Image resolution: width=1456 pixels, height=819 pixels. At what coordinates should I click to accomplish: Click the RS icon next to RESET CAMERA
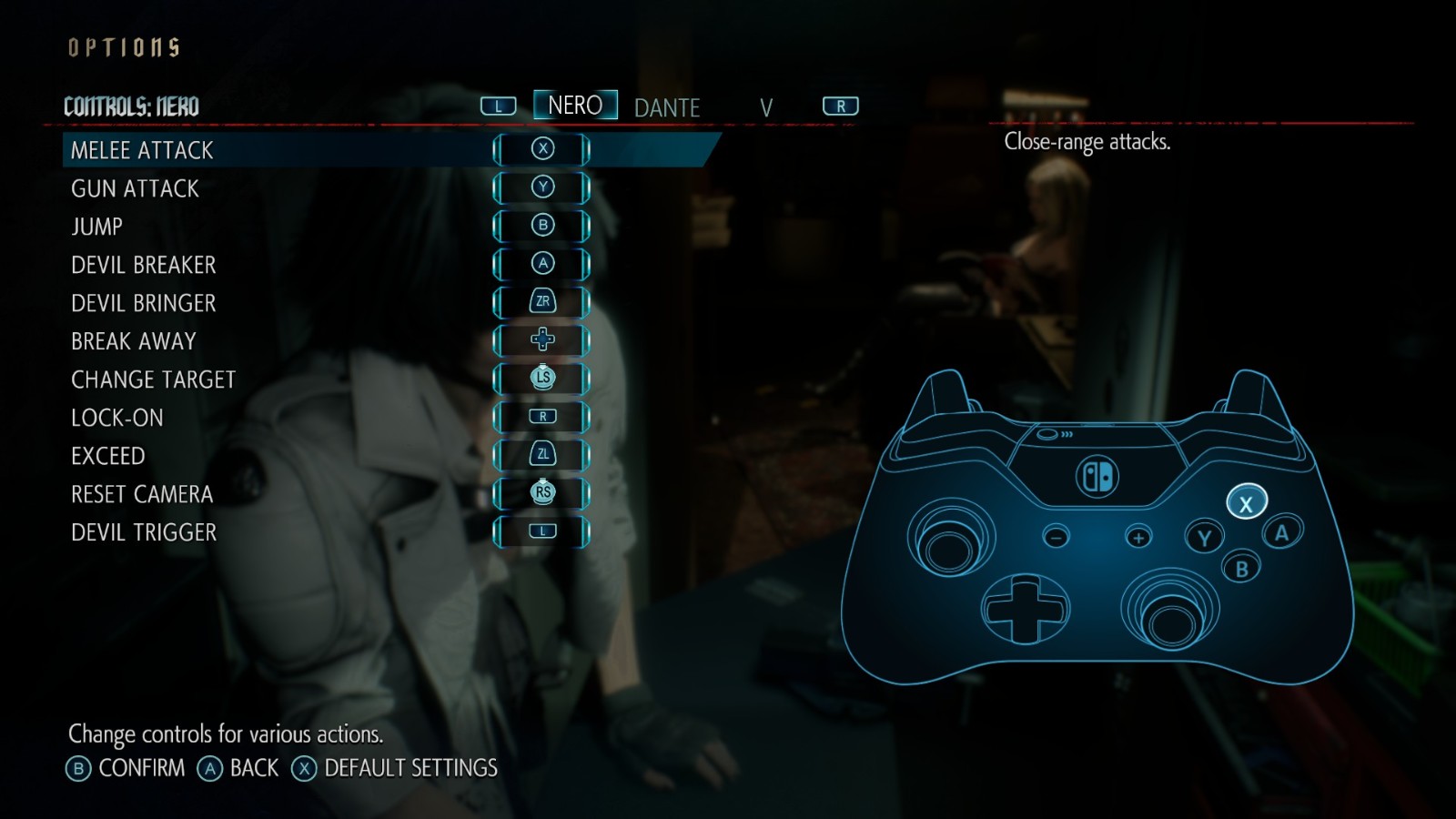(542, 493)
